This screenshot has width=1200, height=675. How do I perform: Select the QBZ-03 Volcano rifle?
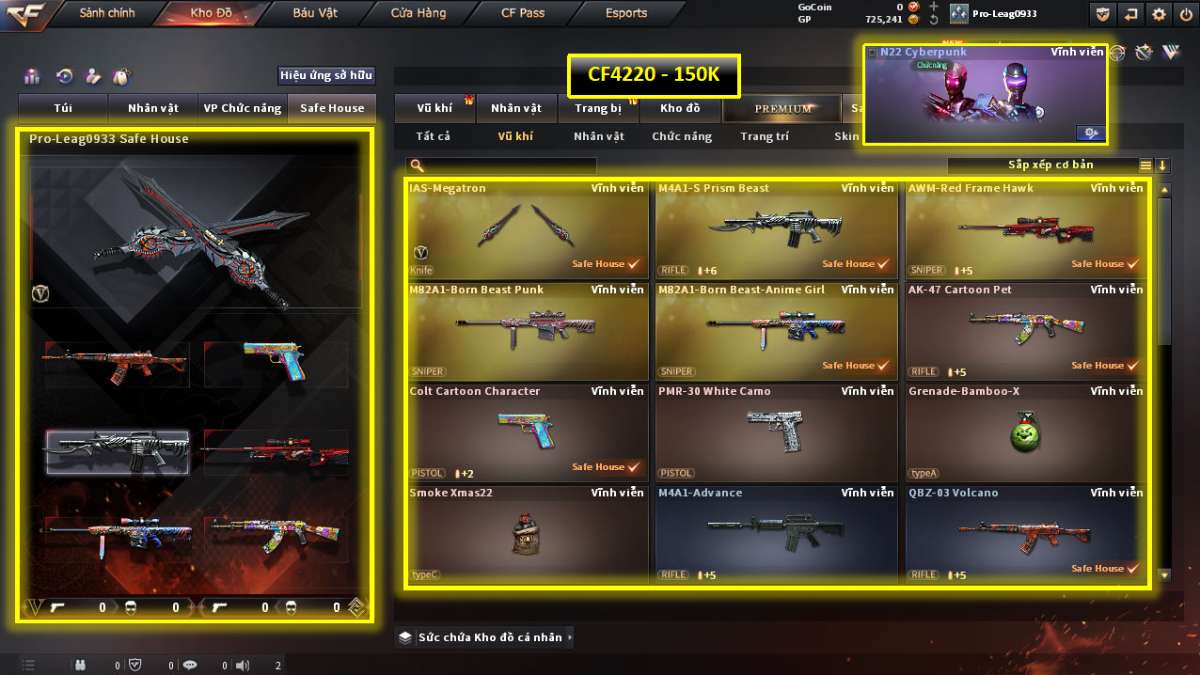point(1025,533)
